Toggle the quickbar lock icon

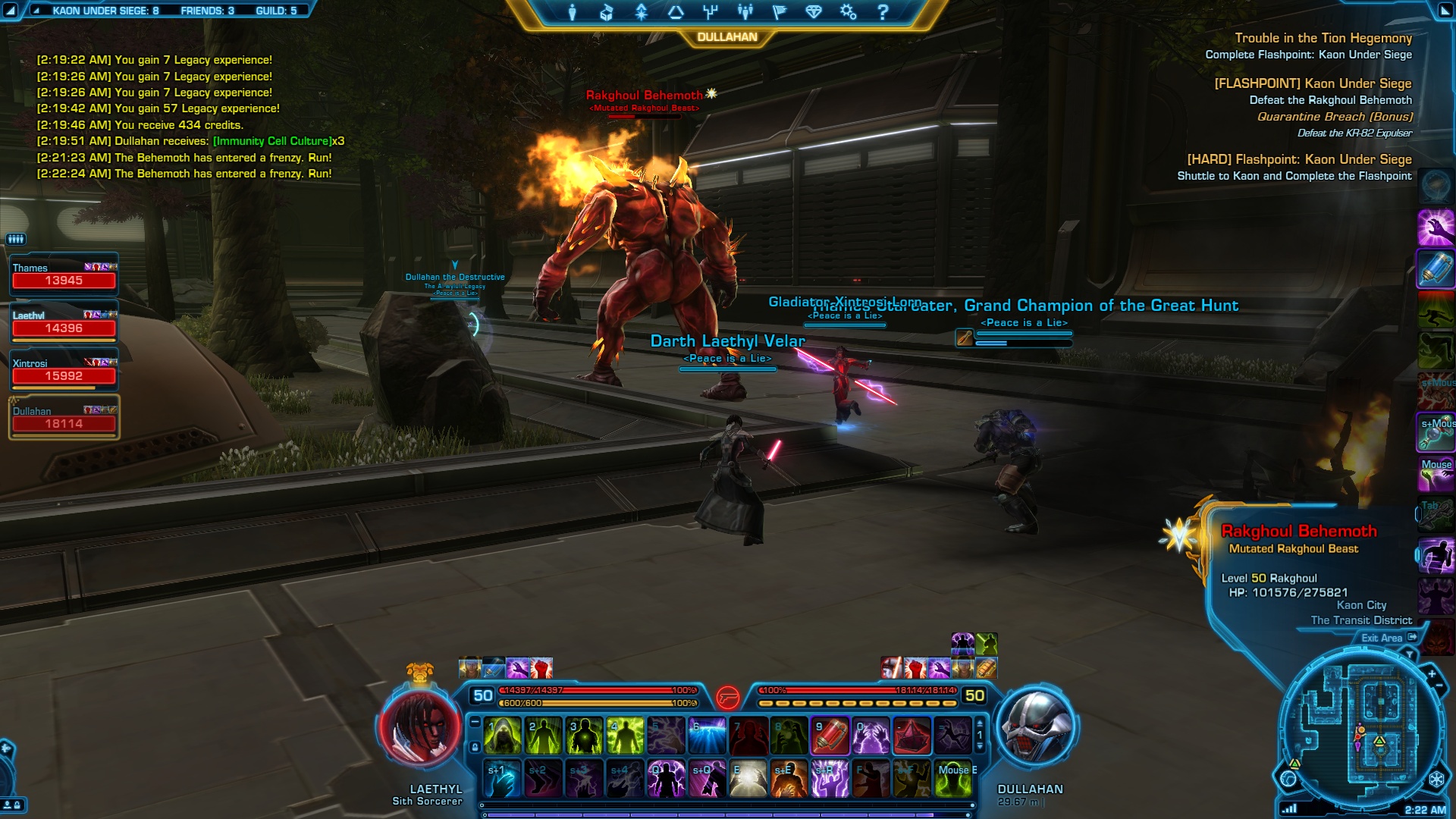pyautogui.click(x=475, y=747)
